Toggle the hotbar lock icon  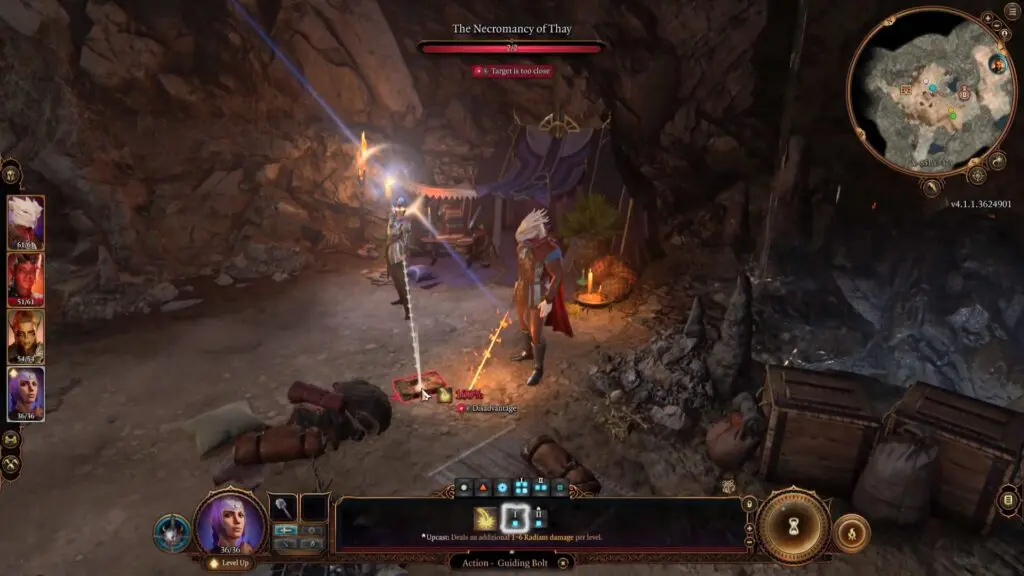[748, 504]
